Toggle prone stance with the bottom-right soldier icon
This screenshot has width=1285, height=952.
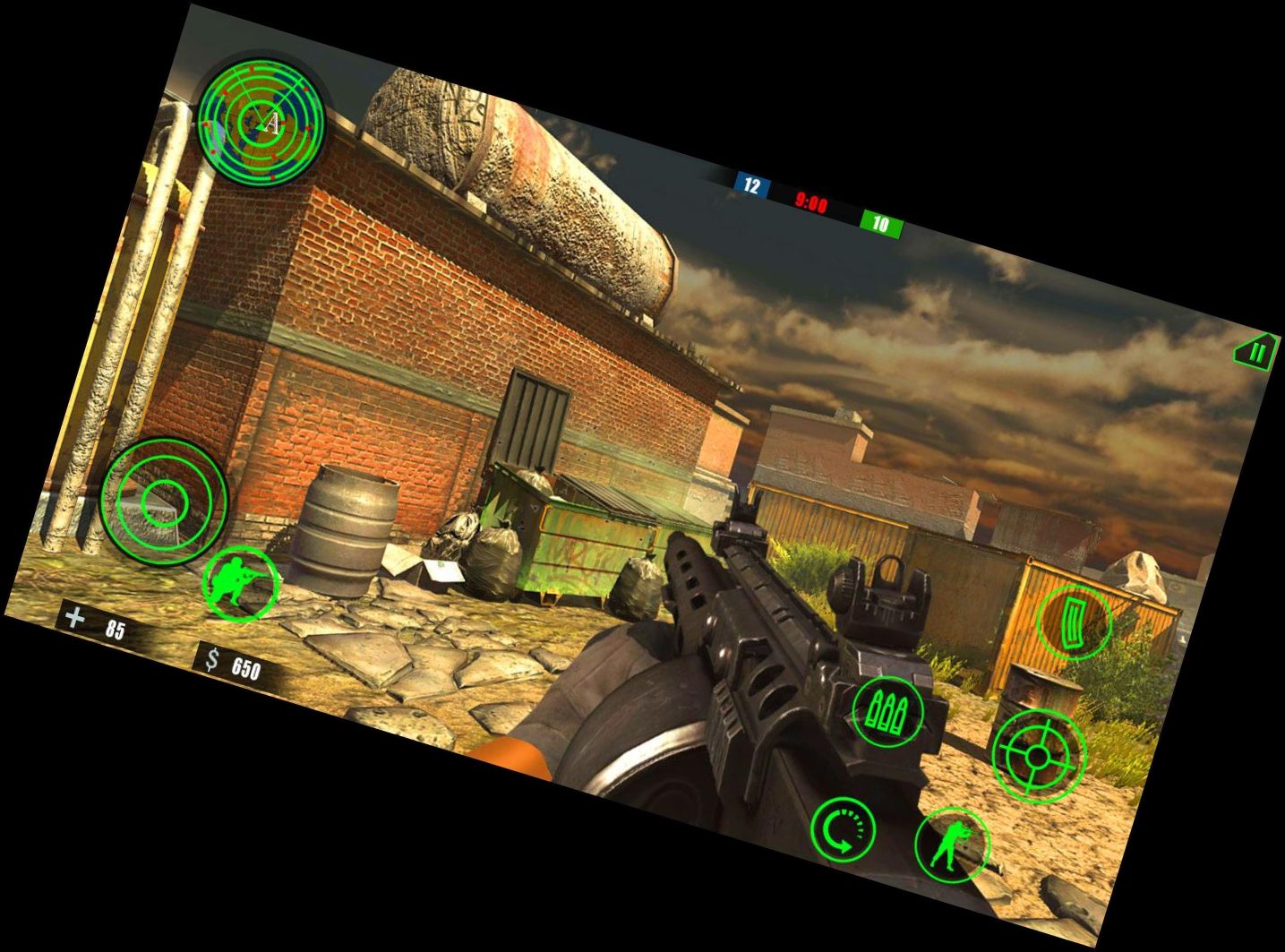[954, 843]
